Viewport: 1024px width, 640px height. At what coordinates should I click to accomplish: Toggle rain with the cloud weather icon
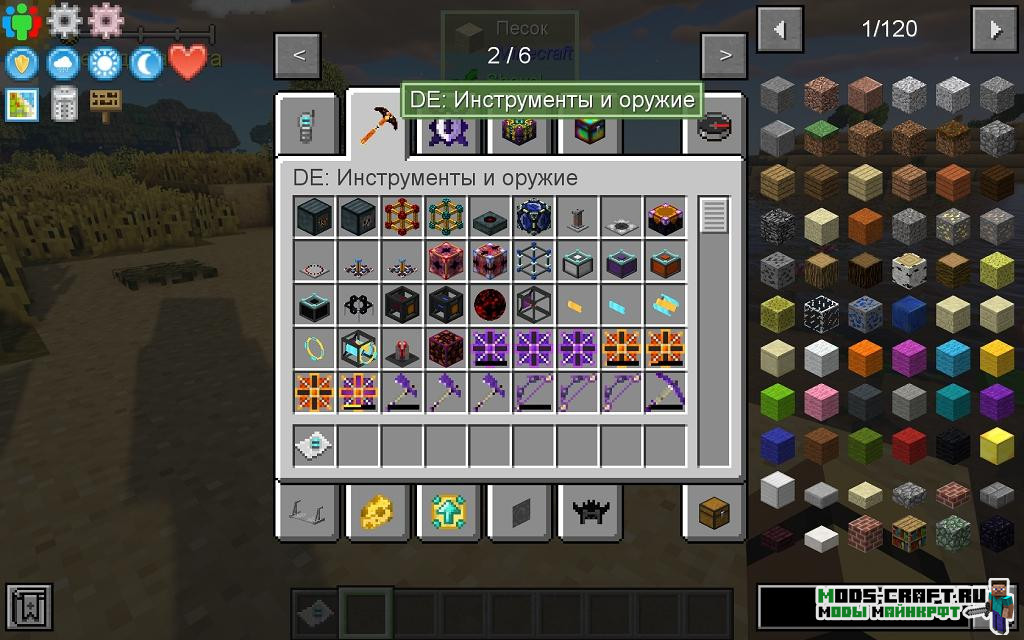[63, 64]
